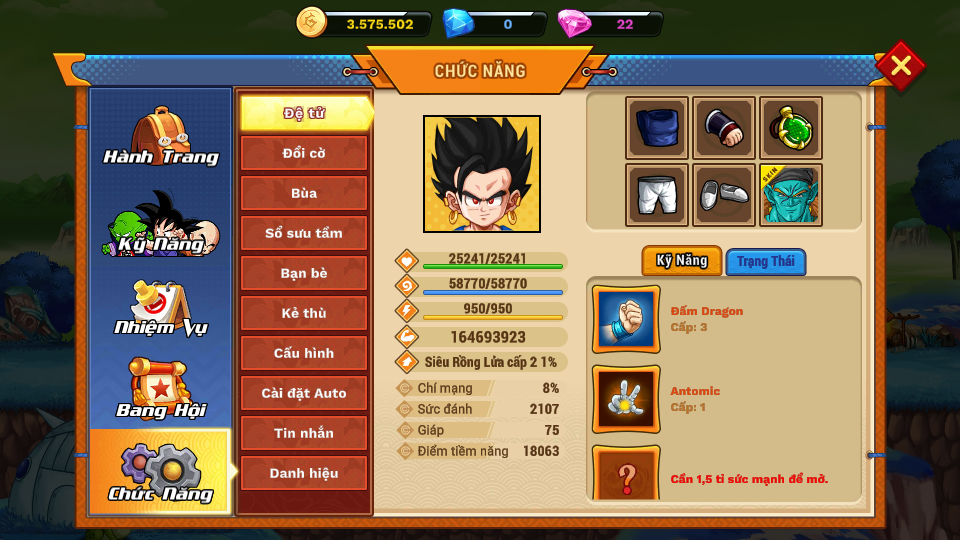Image resolution: width=960 pixels, height=540 pixels.
Task: Select the Chức Năng gears section
Action: [x=160, y=471]
